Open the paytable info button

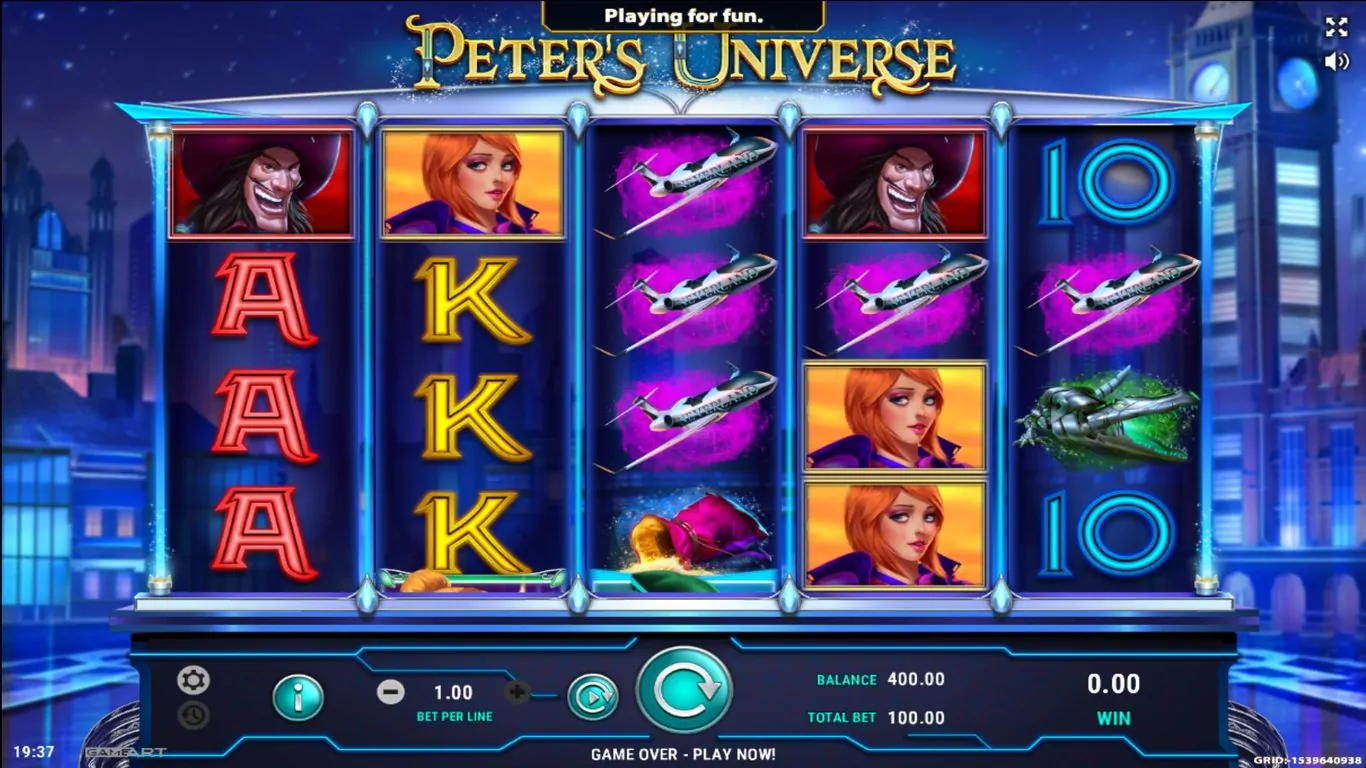tap(298, 697)
